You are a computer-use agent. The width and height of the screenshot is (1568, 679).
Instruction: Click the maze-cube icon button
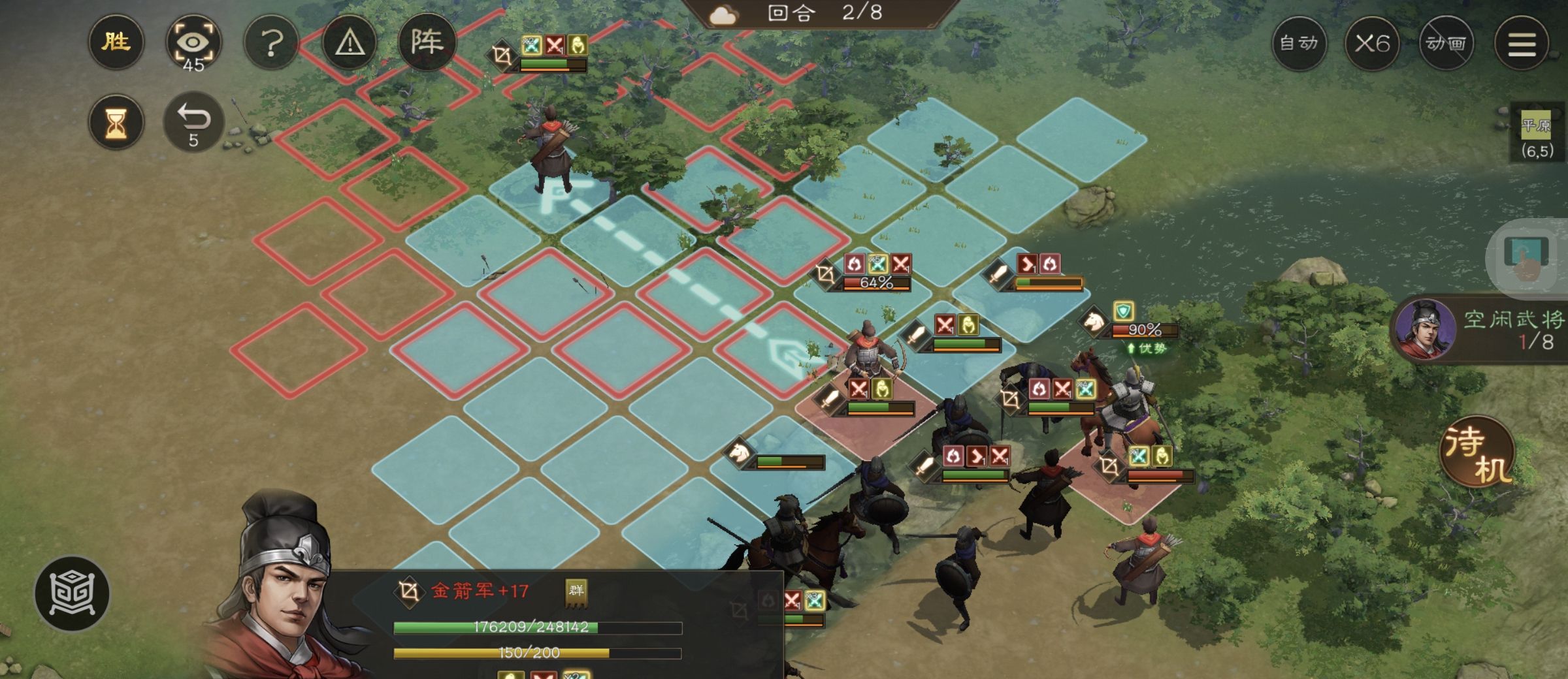72,593
